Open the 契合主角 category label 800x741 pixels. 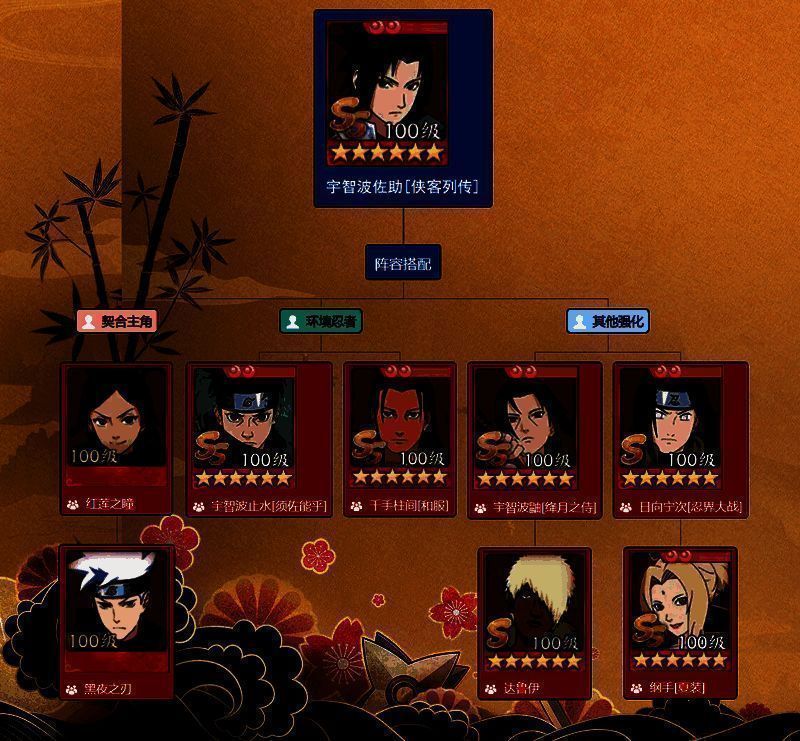[x=117, y=321]
